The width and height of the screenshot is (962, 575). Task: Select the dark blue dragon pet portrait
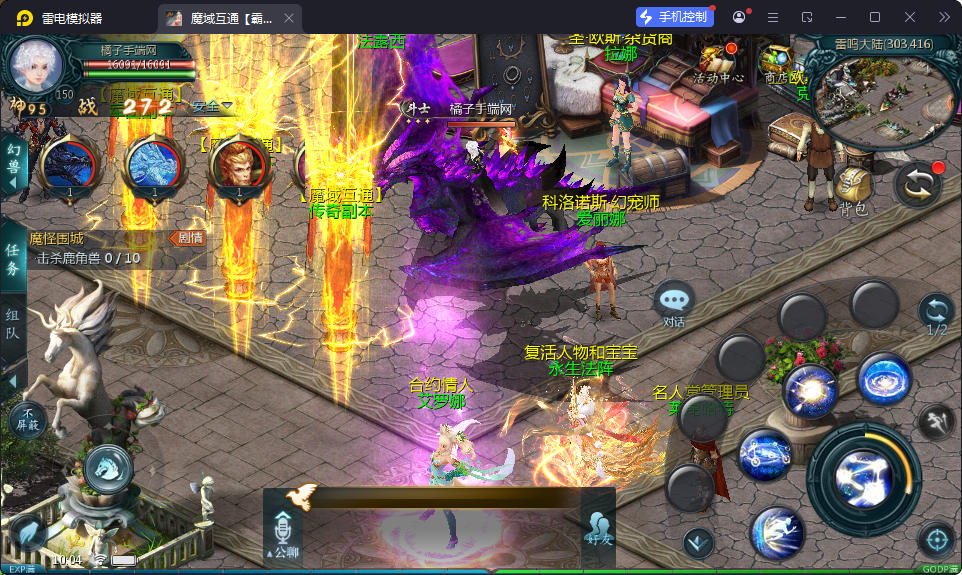point(67,163)
